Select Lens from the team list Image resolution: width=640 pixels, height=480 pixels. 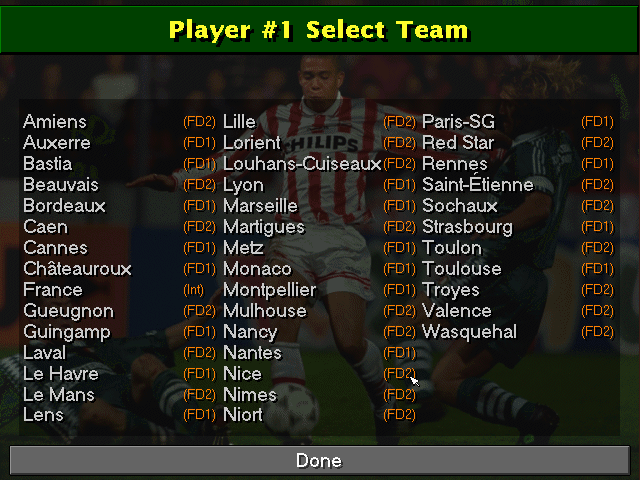(43, 416)
